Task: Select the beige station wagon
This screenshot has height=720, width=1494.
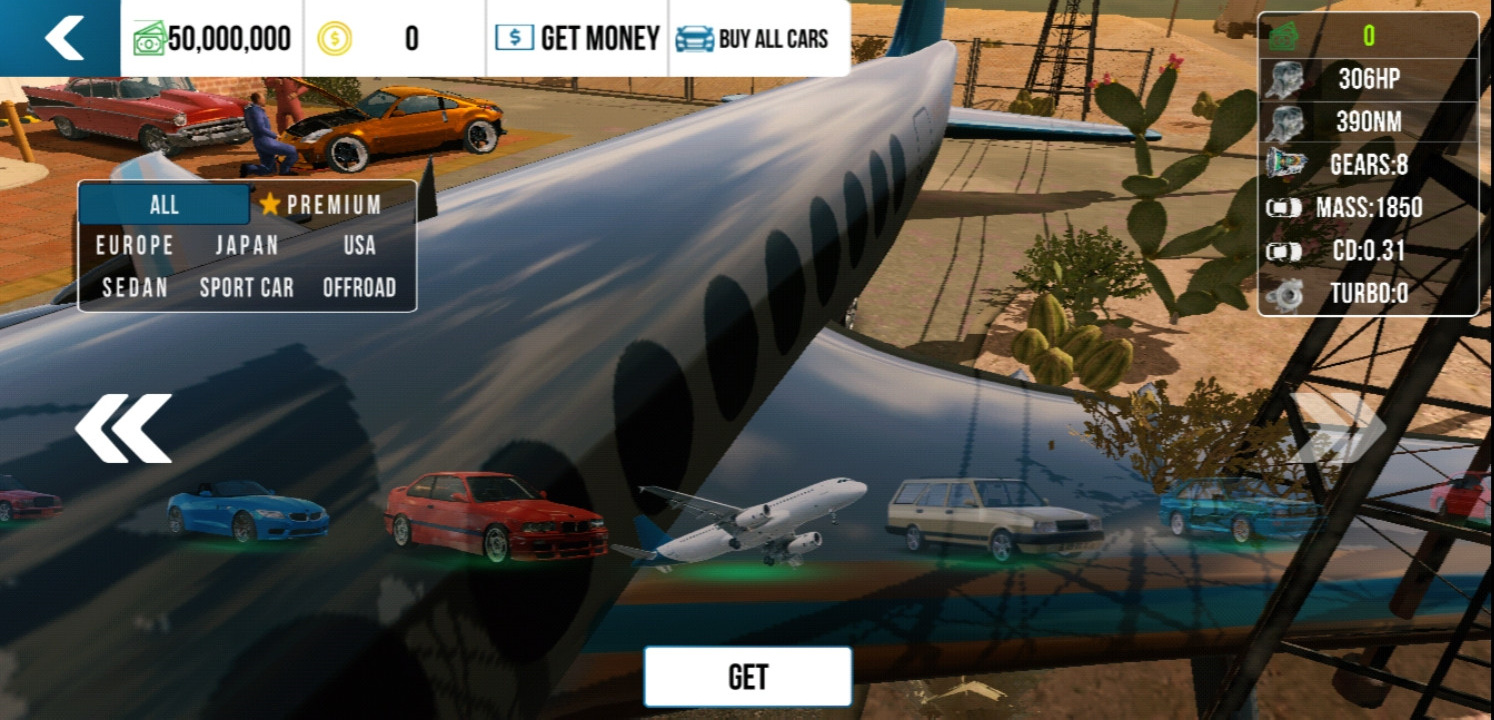Action: coord(994,516)
